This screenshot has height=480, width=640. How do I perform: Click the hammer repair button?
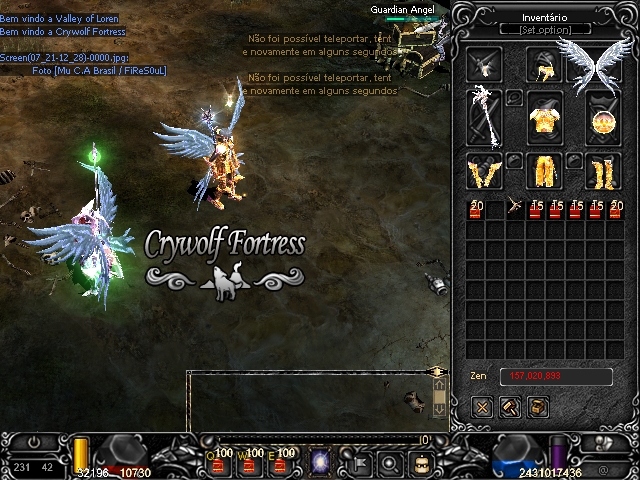click(510, 407)
